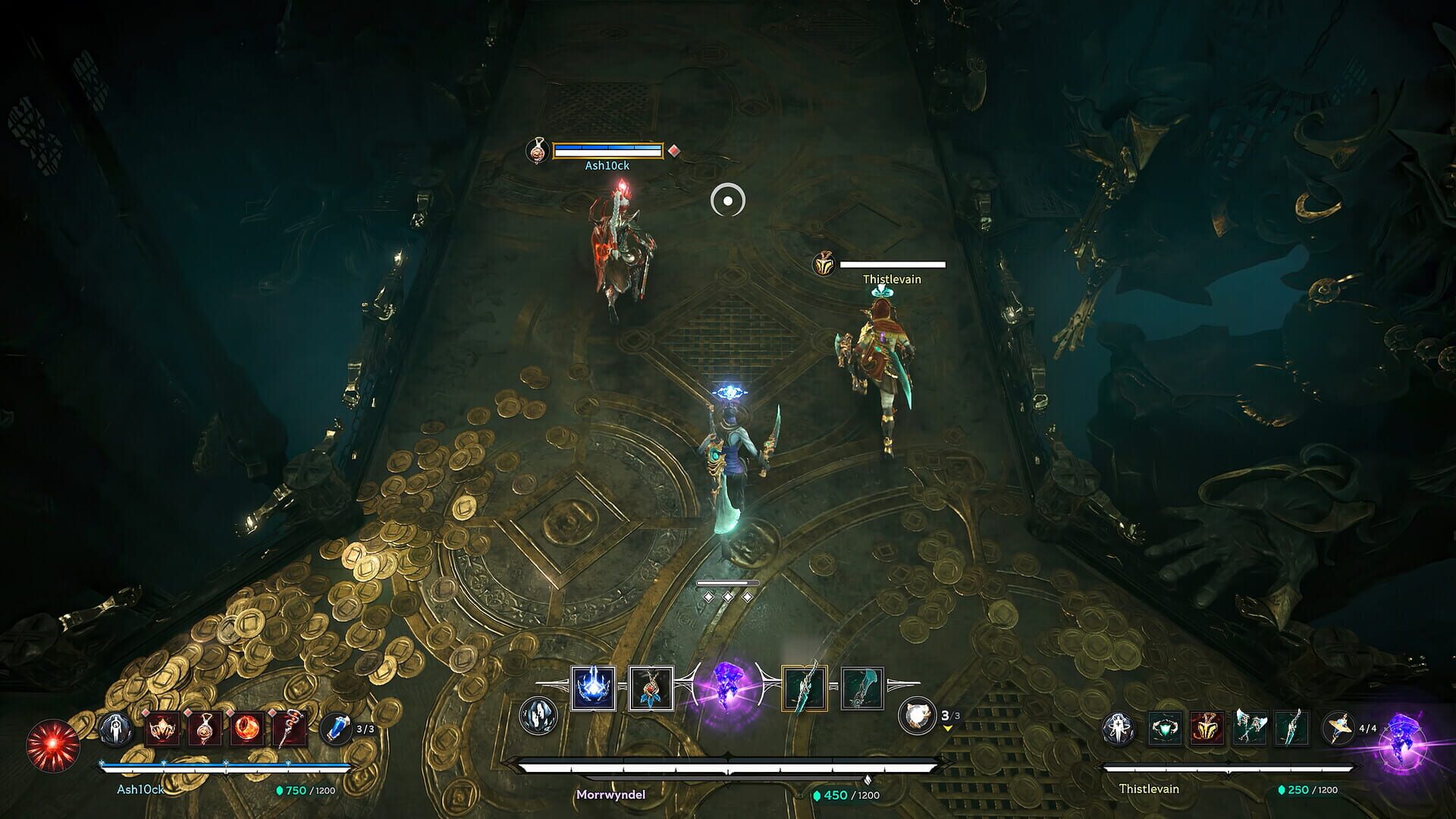Viewport: 1456px width, 819px height.
Task: Expand the yellow chevron under the 3/3 counter
Action: click(947, 728)
